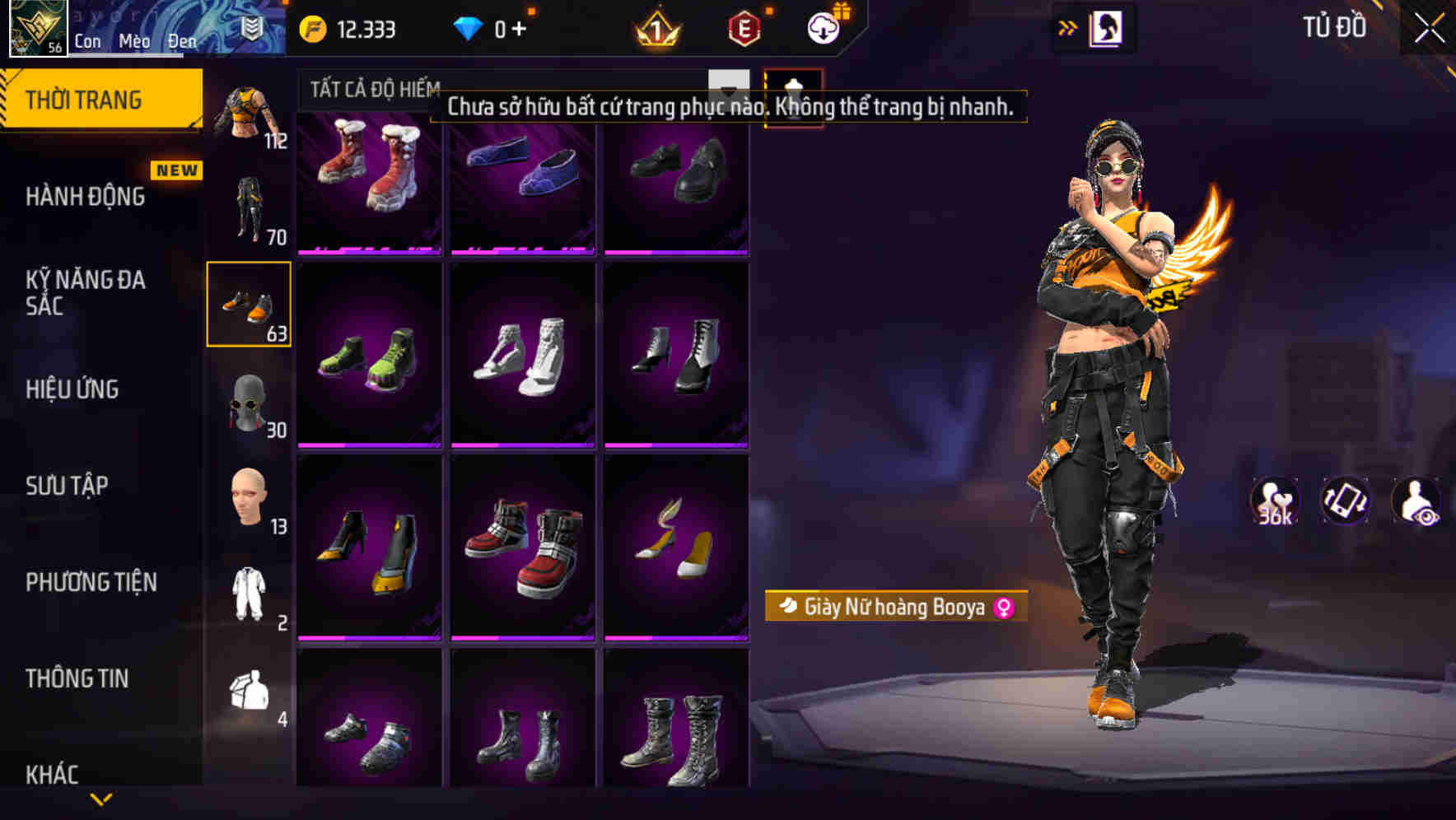This screenshot has width=1456, height=820.
Task: Open the cloud gift download icon in top bar
Action: point(822,27)
